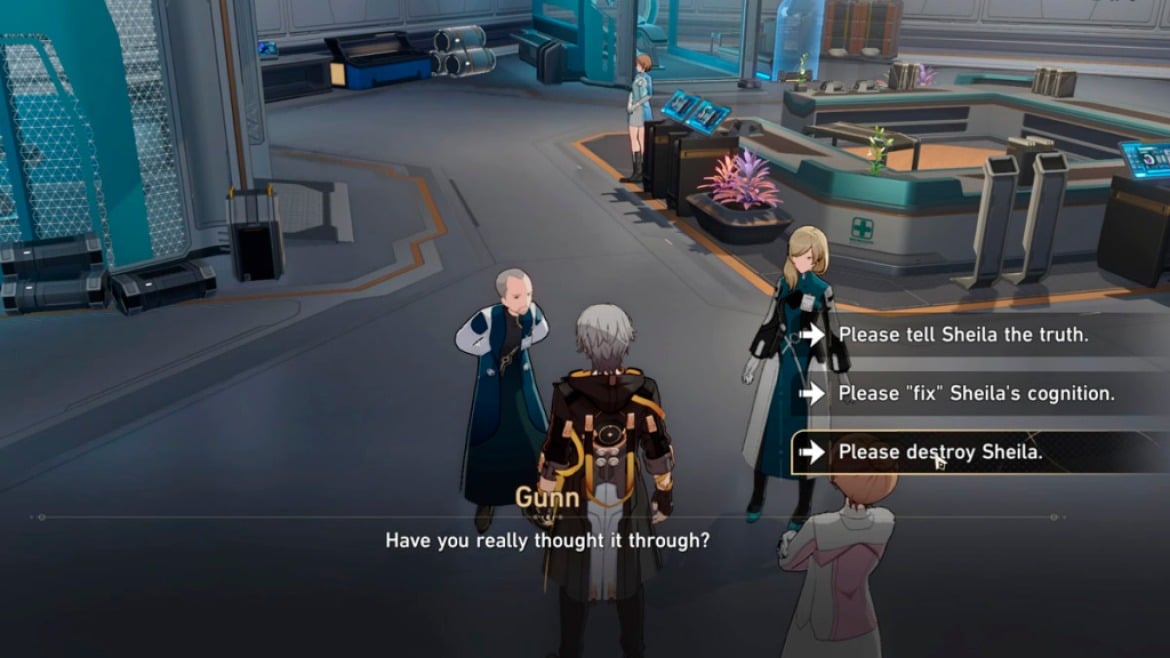Select the "fix" Sheila's cognition reply
Screen dimensions: 1170x658
pyautogui.click(x=976, y=394)
